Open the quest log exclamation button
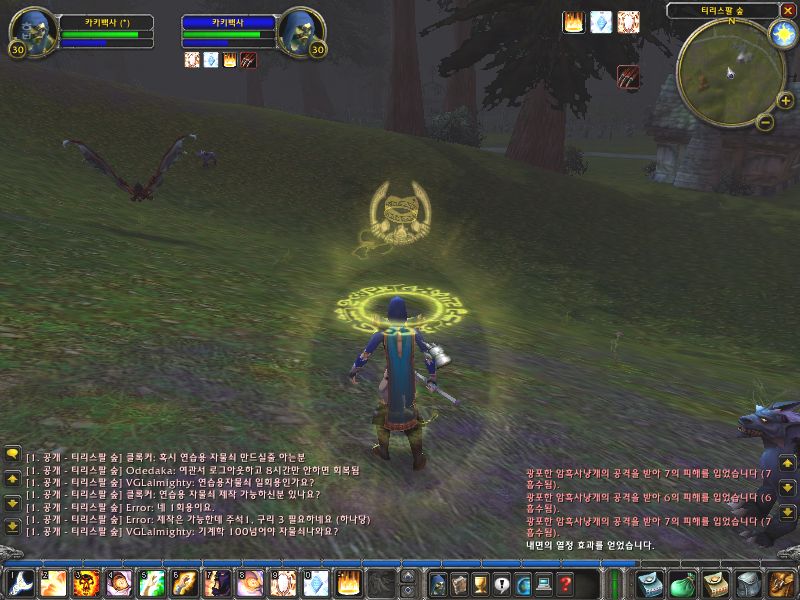 [x=502, y=583]
